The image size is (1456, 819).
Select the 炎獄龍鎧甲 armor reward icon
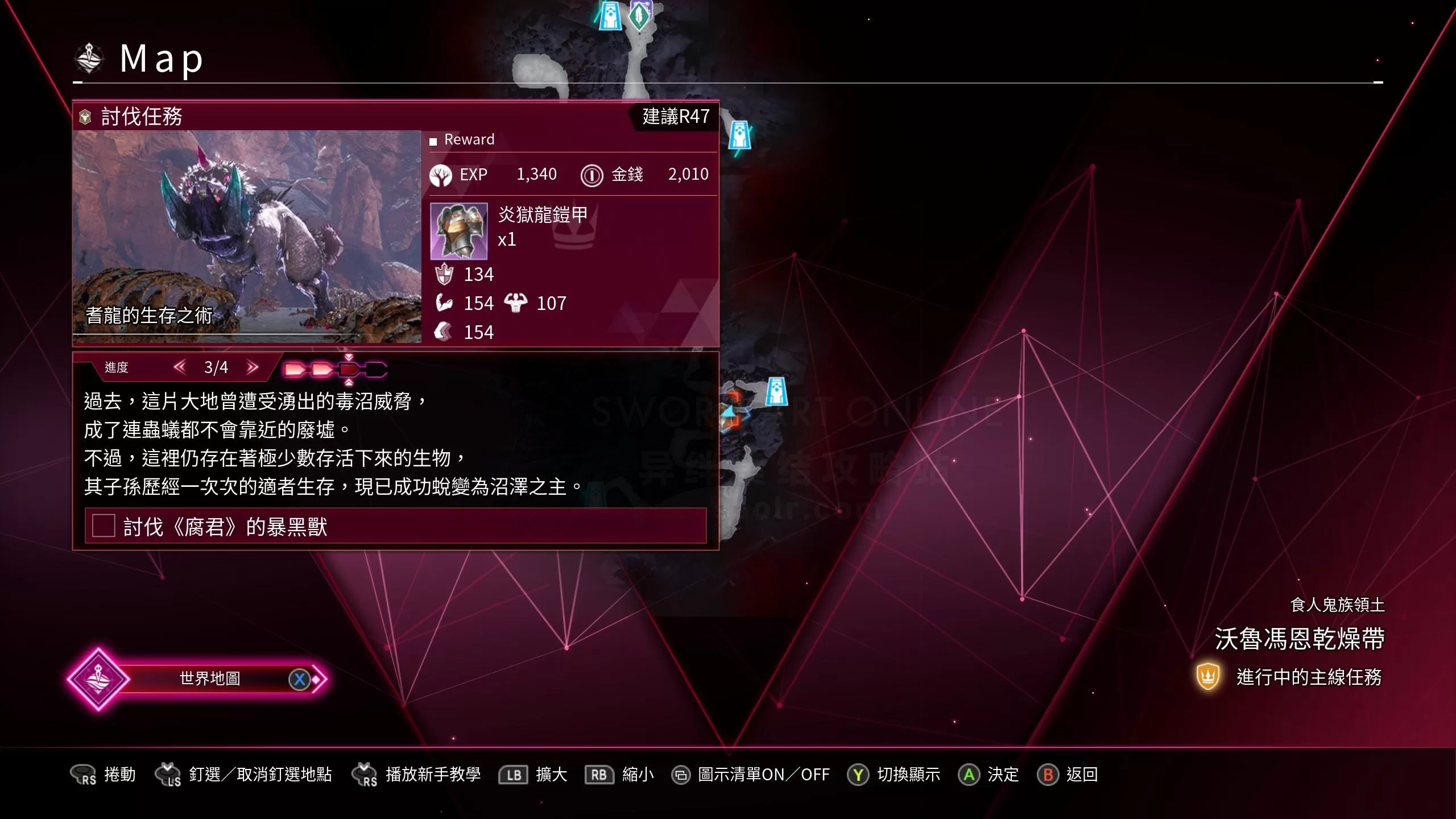click(x=458, y=231)
